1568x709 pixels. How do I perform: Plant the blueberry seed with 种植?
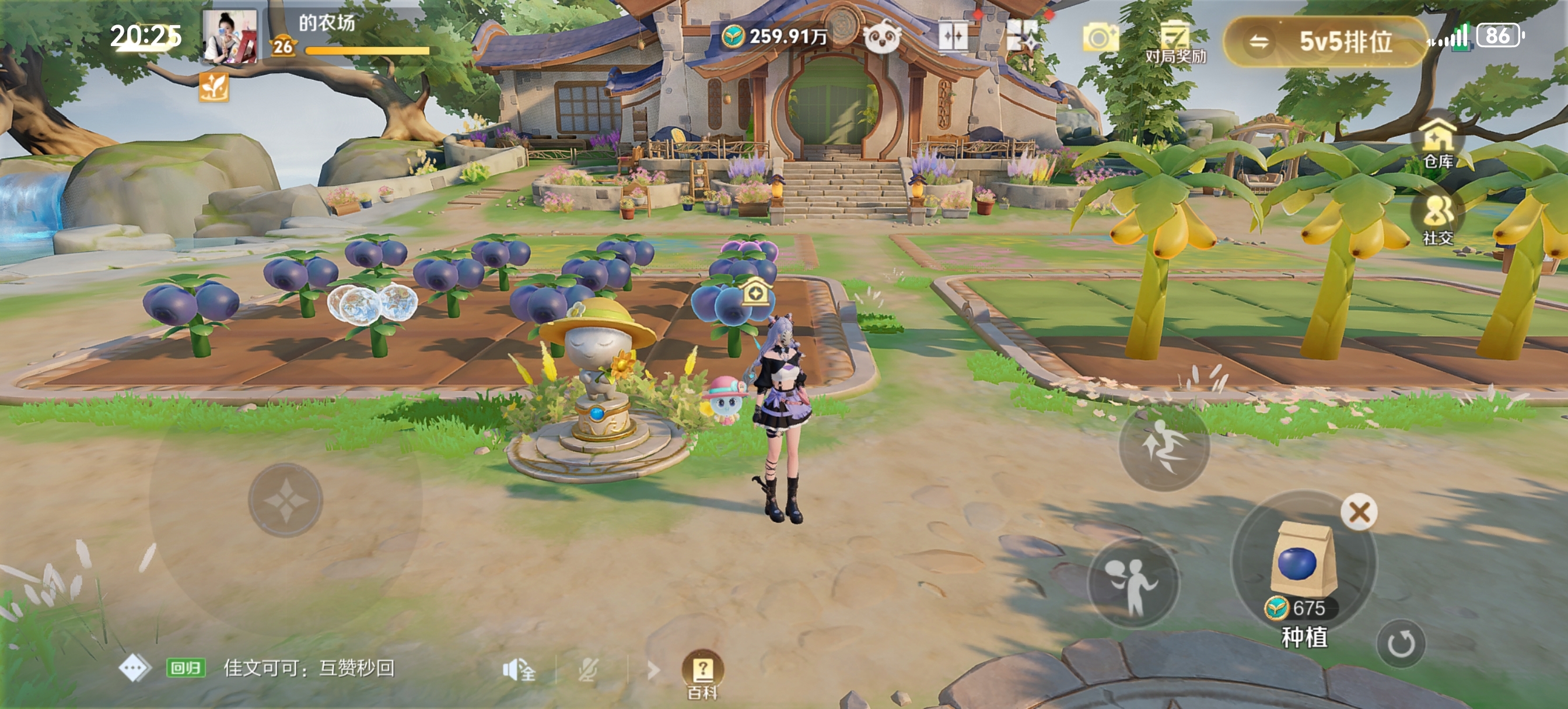click(x=1304, y=566)
